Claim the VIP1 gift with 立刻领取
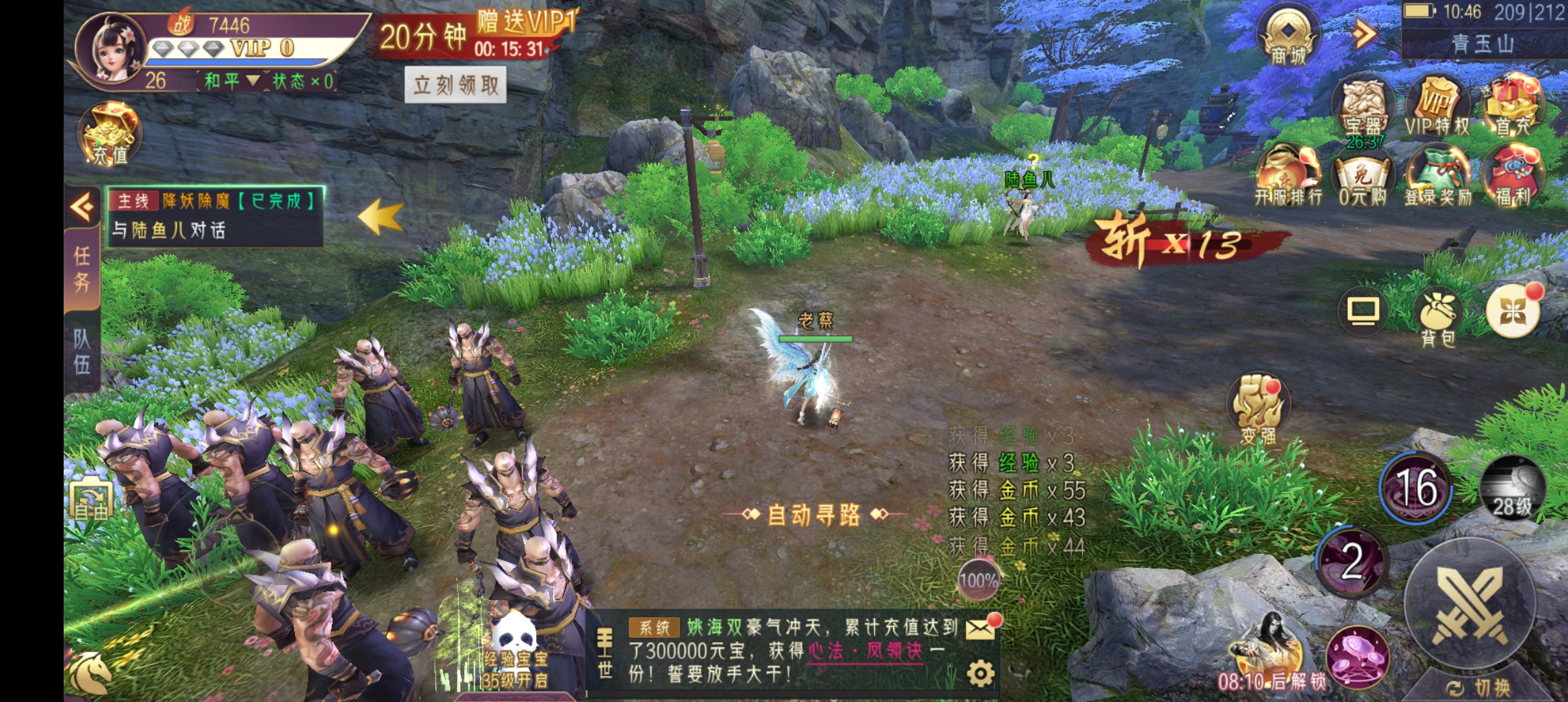 455,84
